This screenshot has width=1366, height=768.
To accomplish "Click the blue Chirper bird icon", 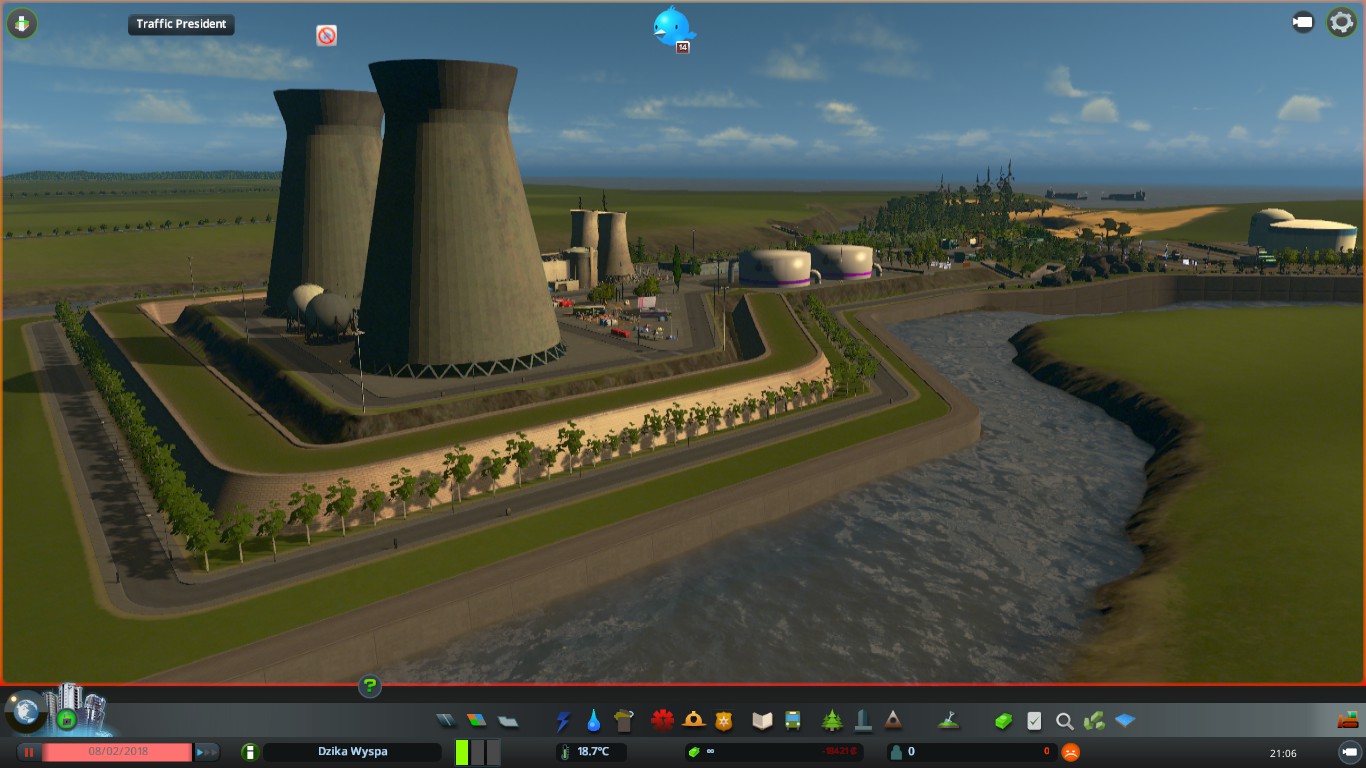I will pos(673,27).
